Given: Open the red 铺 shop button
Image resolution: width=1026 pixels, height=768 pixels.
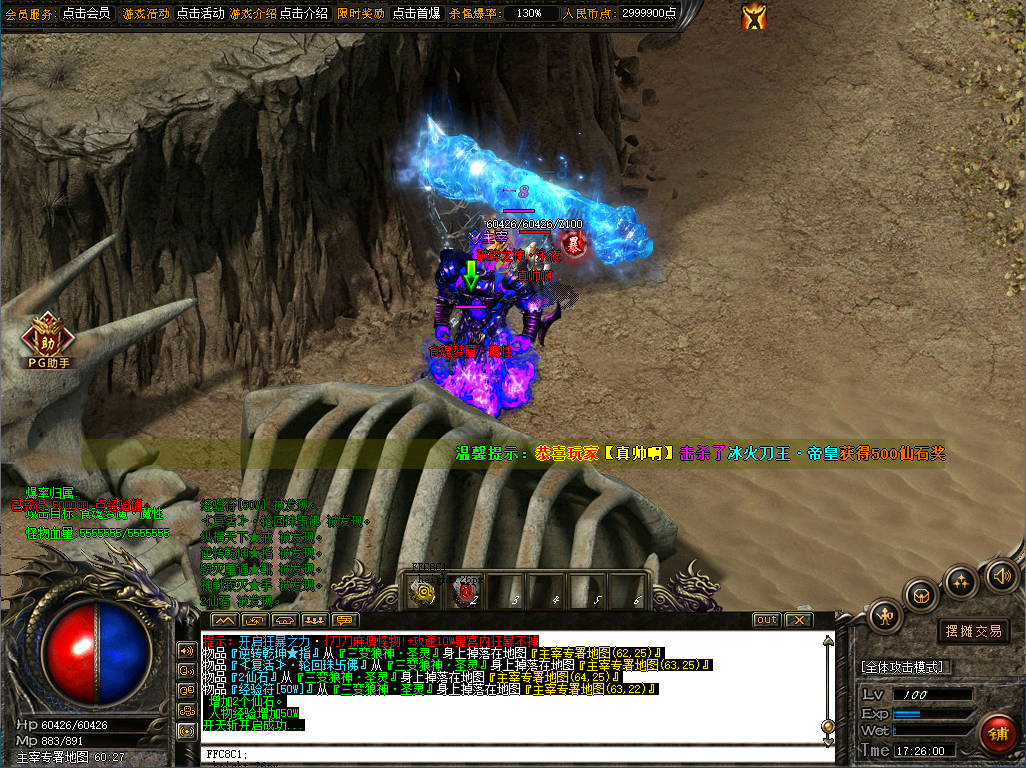Looking at the screenshot, I should tap(997, 733).
